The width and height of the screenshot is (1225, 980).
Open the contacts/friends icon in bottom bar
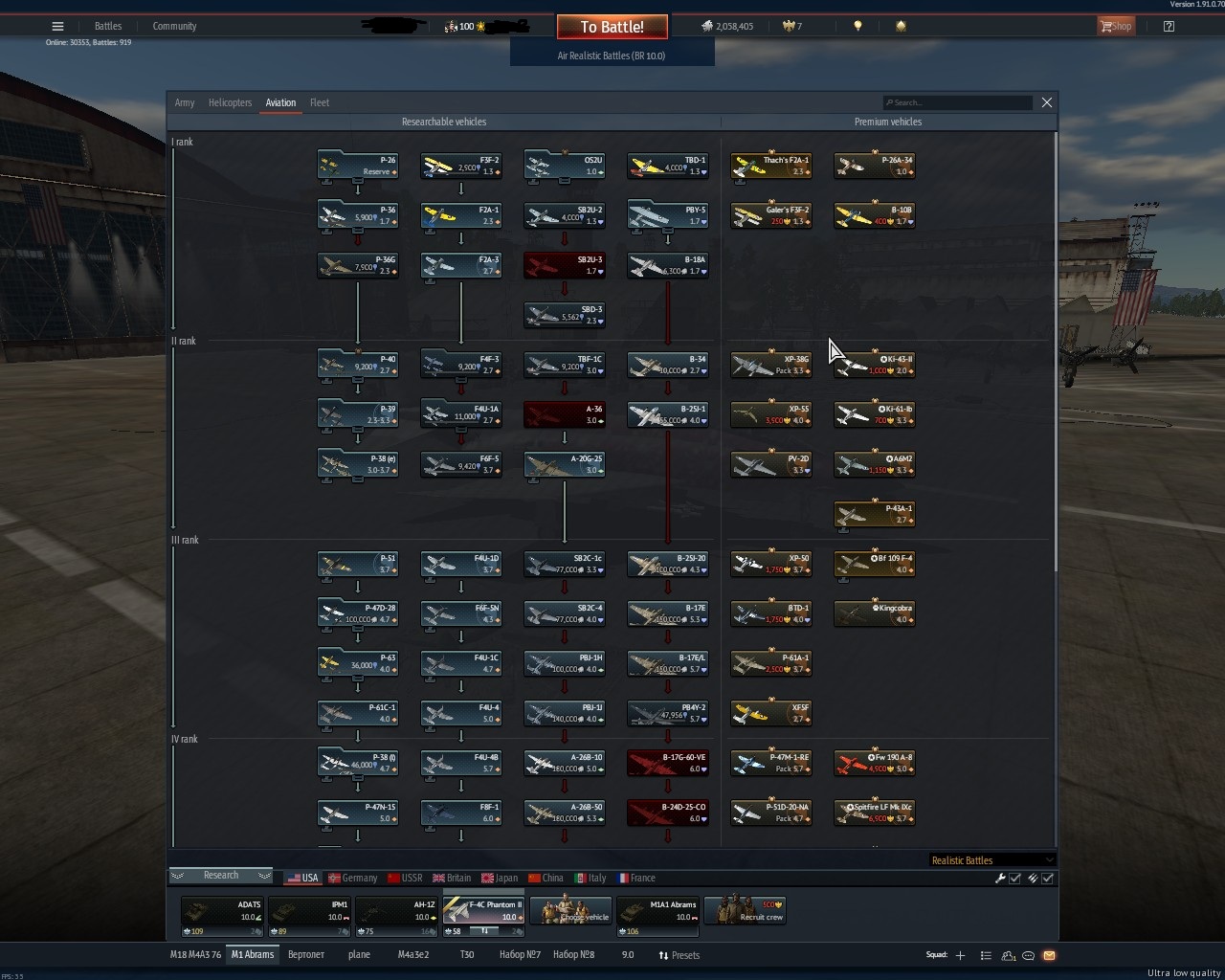(1007, 954)
